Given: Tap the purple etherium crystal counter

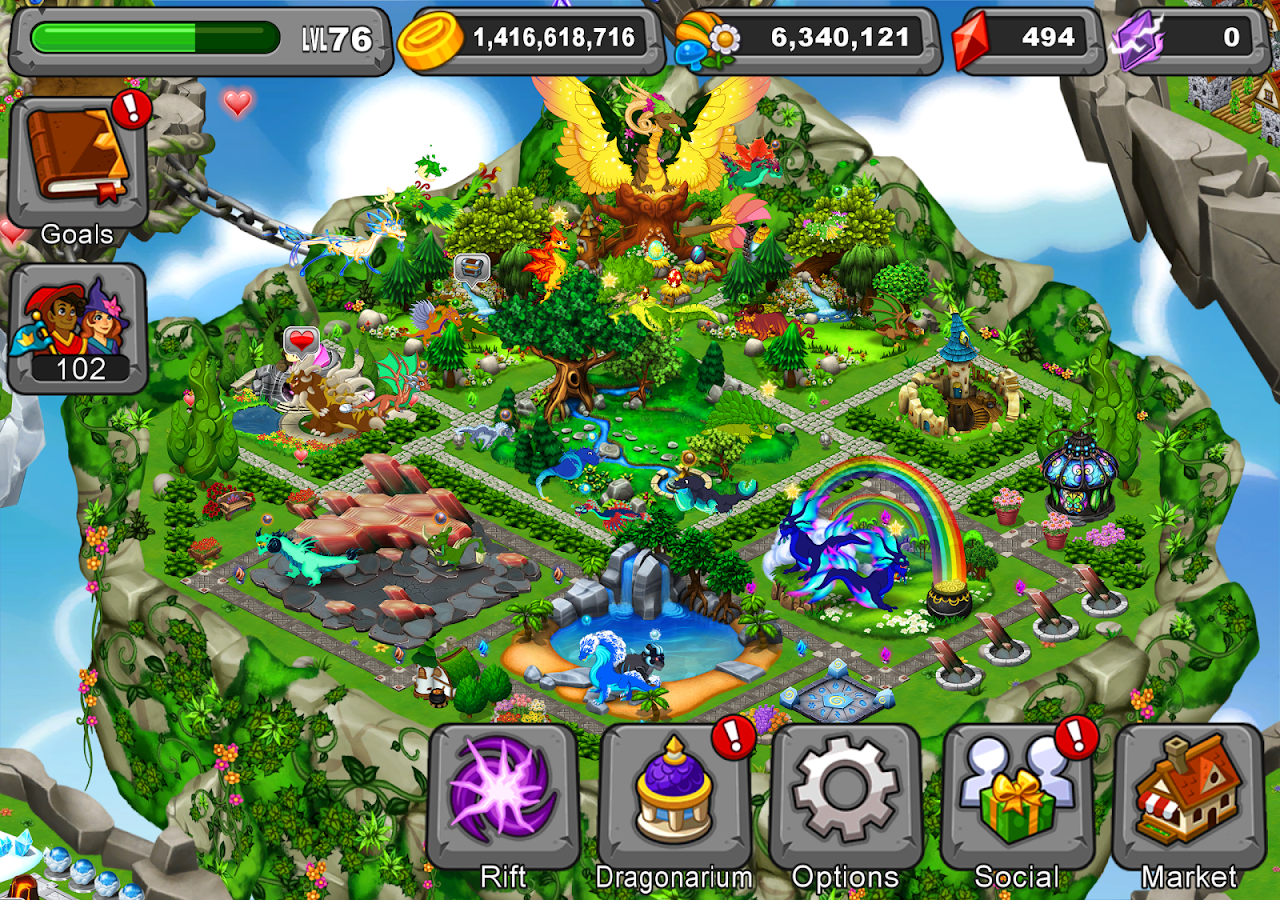Looking at the screenshot, I should click(1190, 40).
